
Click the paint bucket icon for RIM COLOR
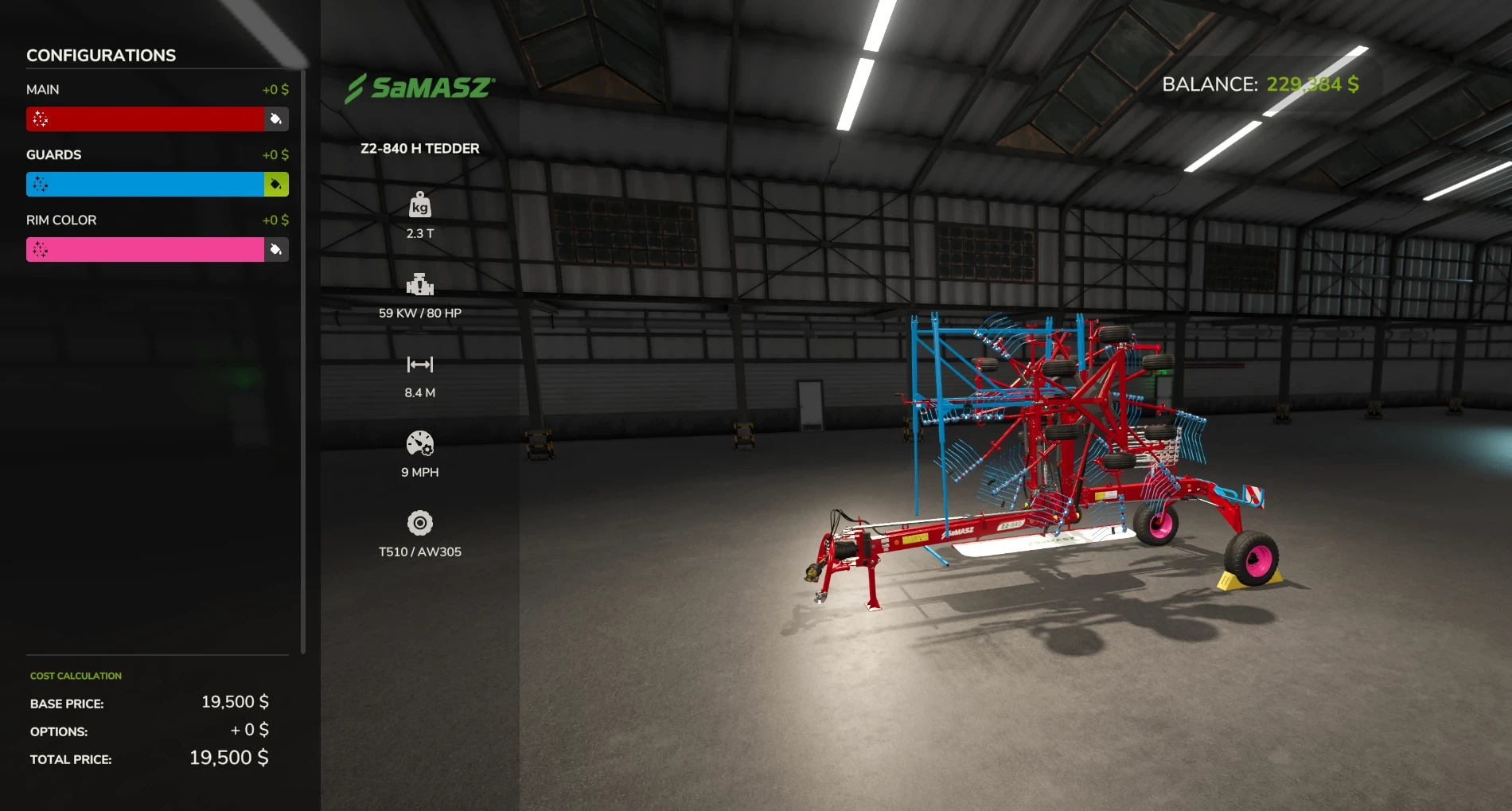point(275,249)
